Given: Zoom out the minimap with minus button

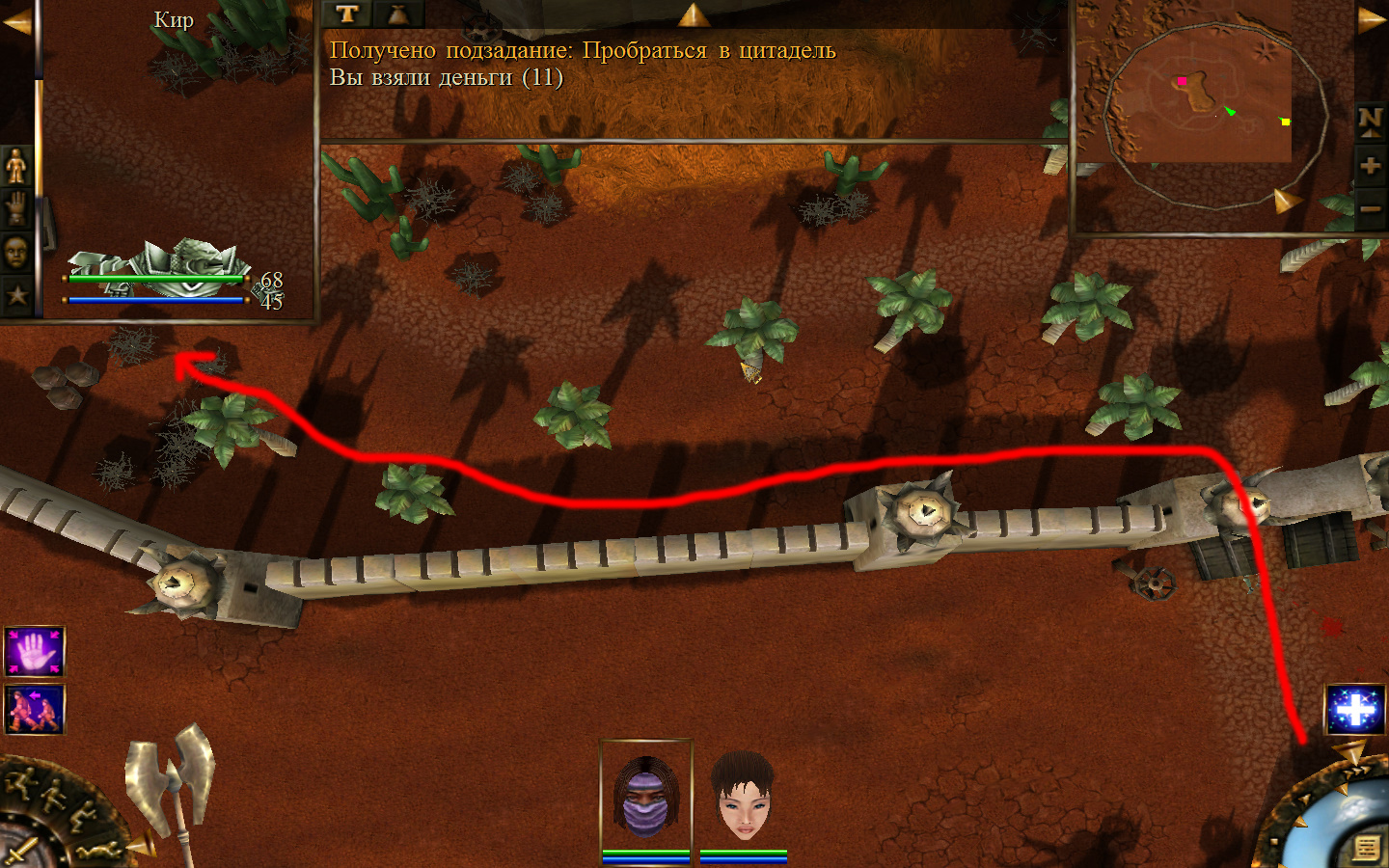Looking at the screenshot, I should pyautogui.click(x=1370, y=208).
